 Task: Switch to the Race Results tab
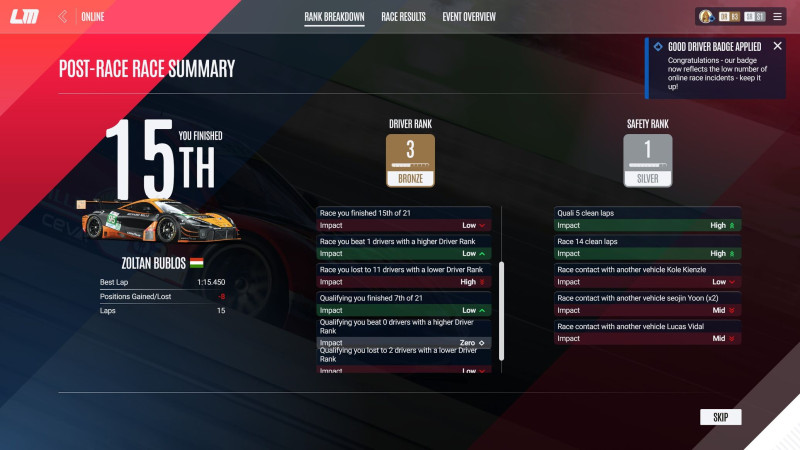coord(403,17)
